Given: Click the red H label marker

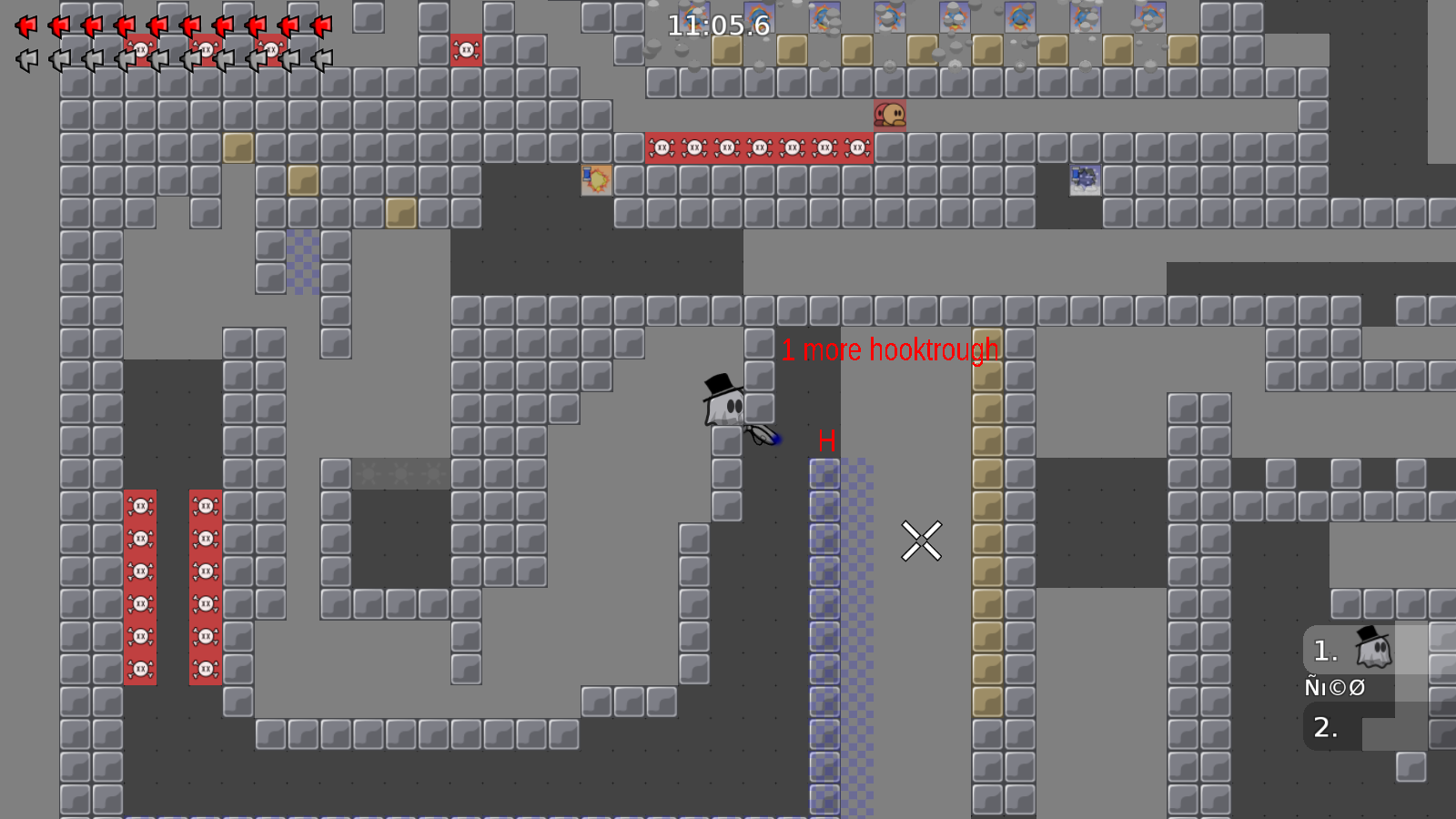Looking at the screenshot, I should (827, 442).
